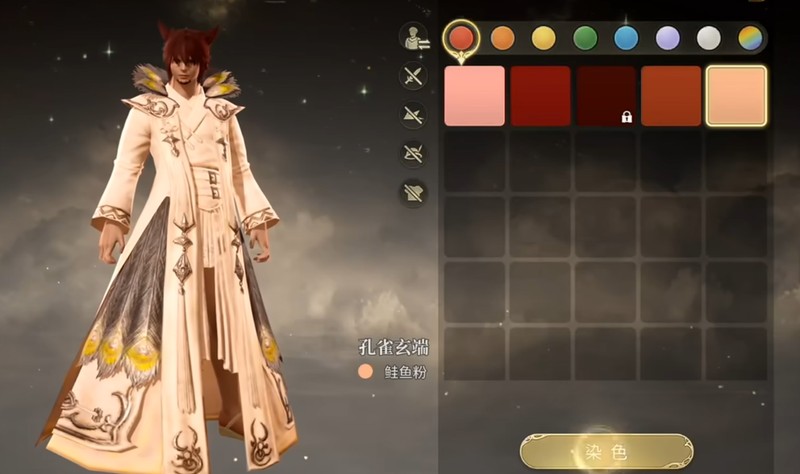Choose the bright red dye swatch
The width and height of the screenshot is (800, 474).
tap(540, 96)
